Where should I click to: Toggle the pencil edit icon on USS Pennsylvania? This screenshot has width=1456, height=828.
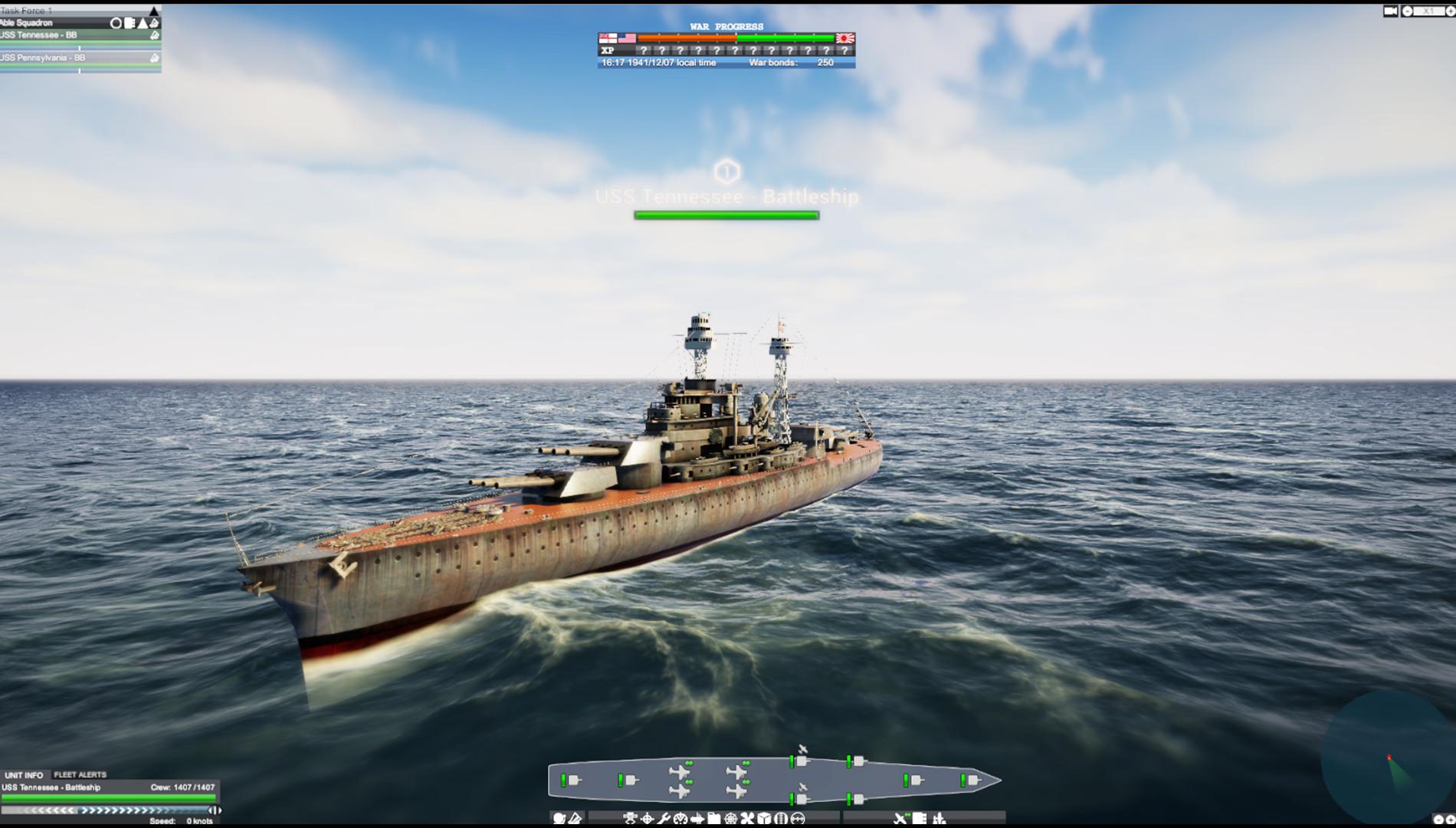(x=154, y=59)
